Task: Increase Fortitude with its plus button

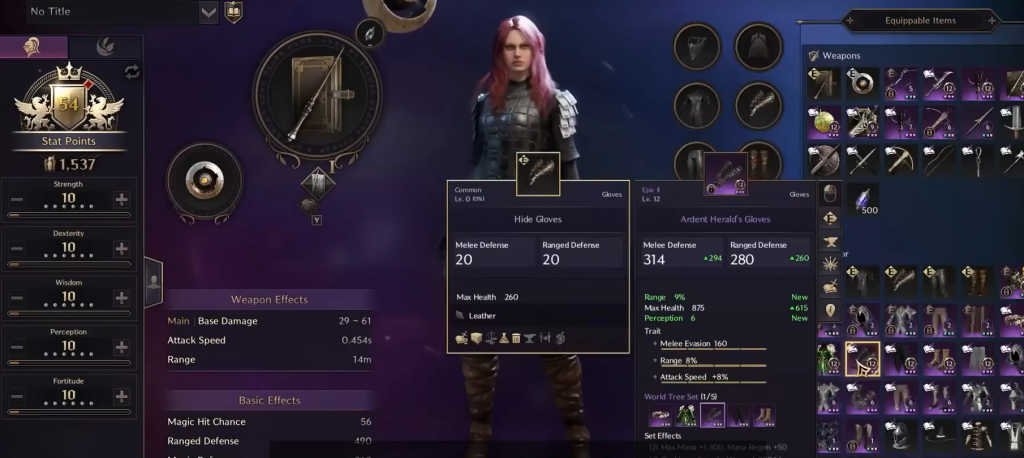Action: tap(121, 396)
